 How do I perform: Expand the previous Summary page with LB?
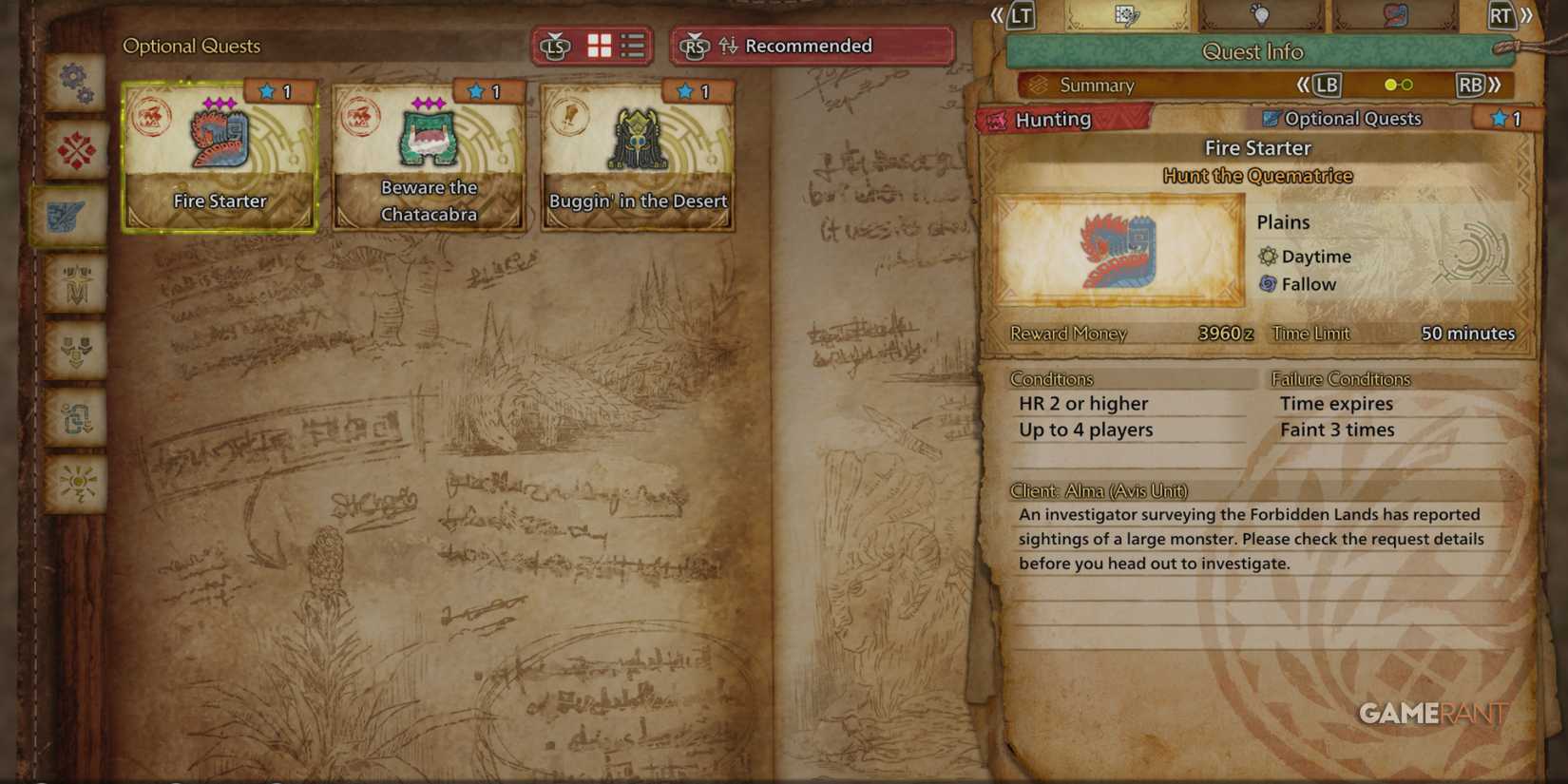[x=1324, y=85]
